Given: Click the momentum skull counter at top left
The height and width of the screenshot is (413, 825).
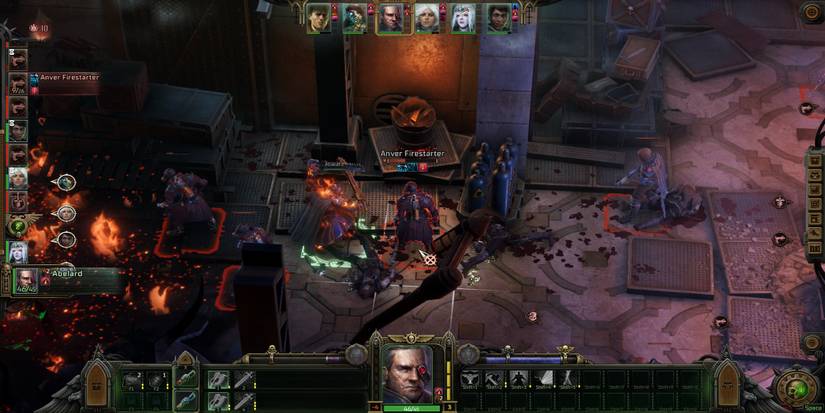Looking at the screenshot, I should [38, 28].
